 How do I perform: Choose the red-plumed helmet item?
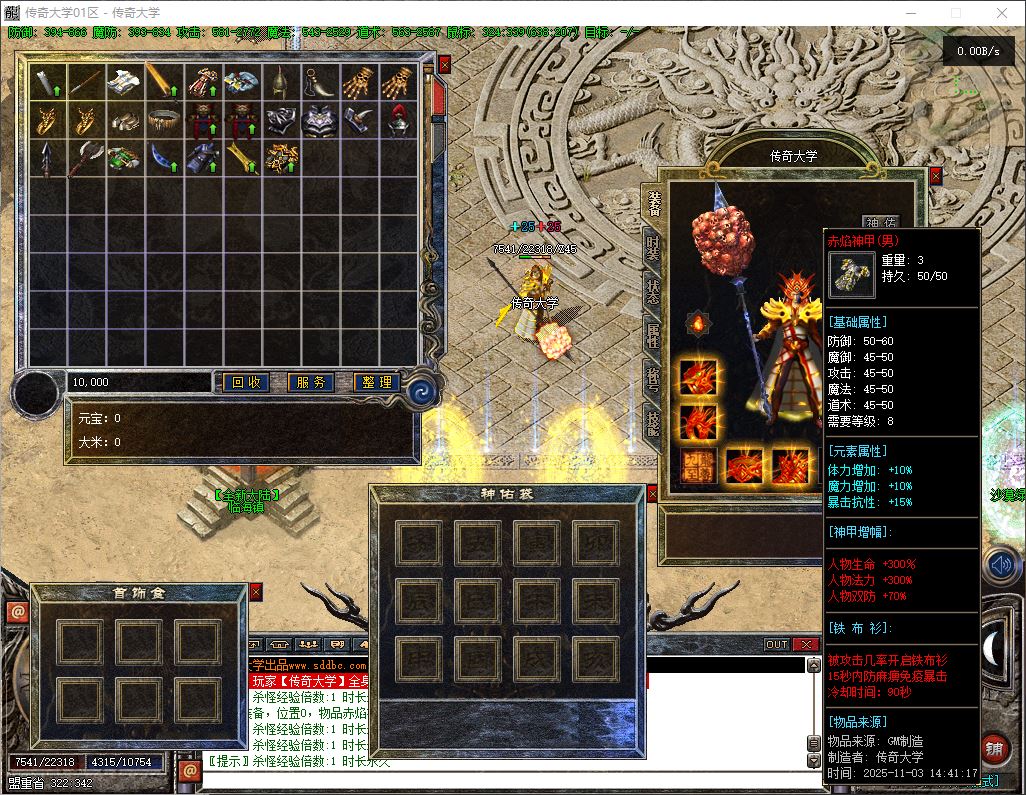398,120
